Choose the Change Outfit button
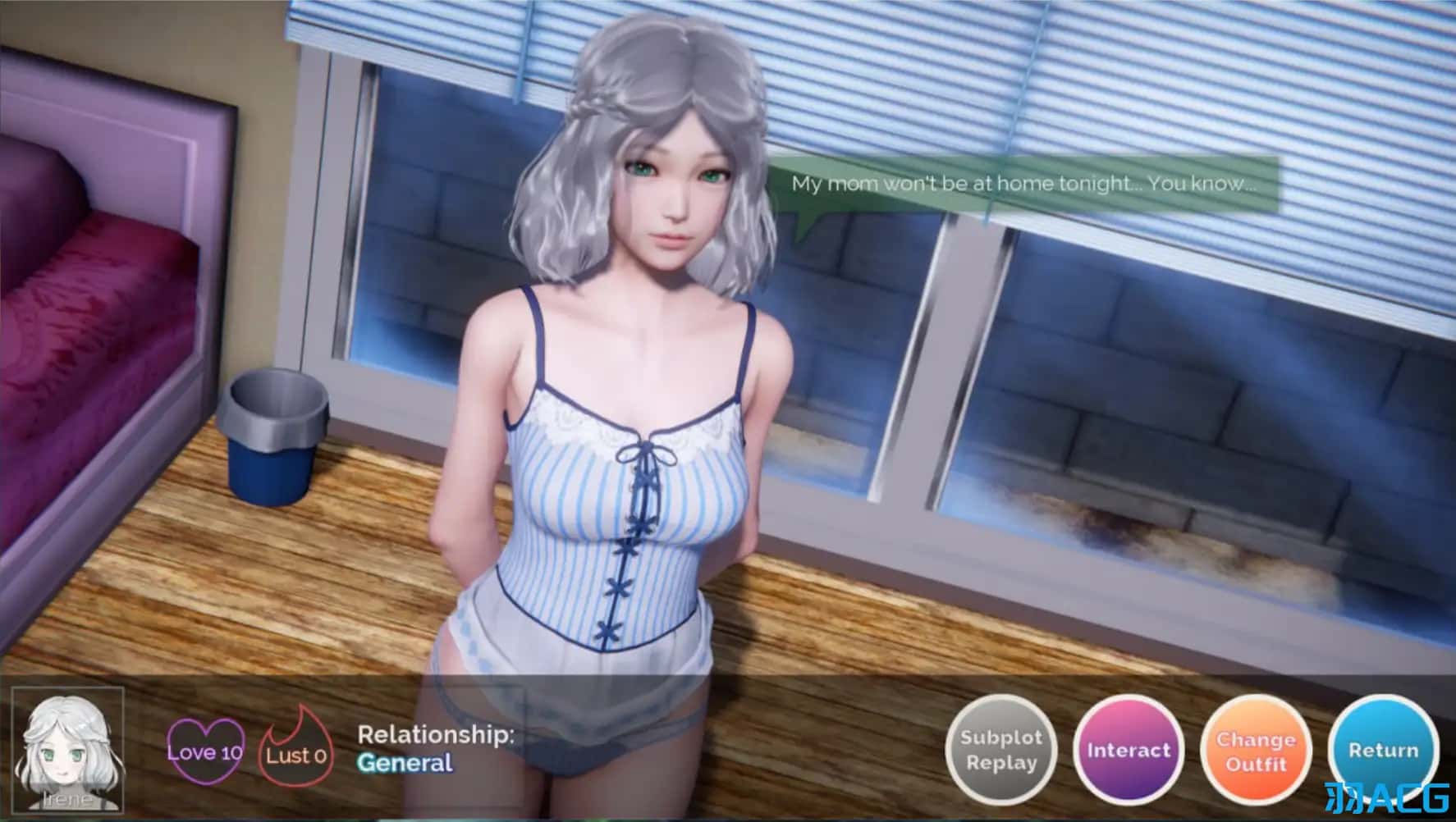This screenshot has height=822, width=1456. 1256,751
